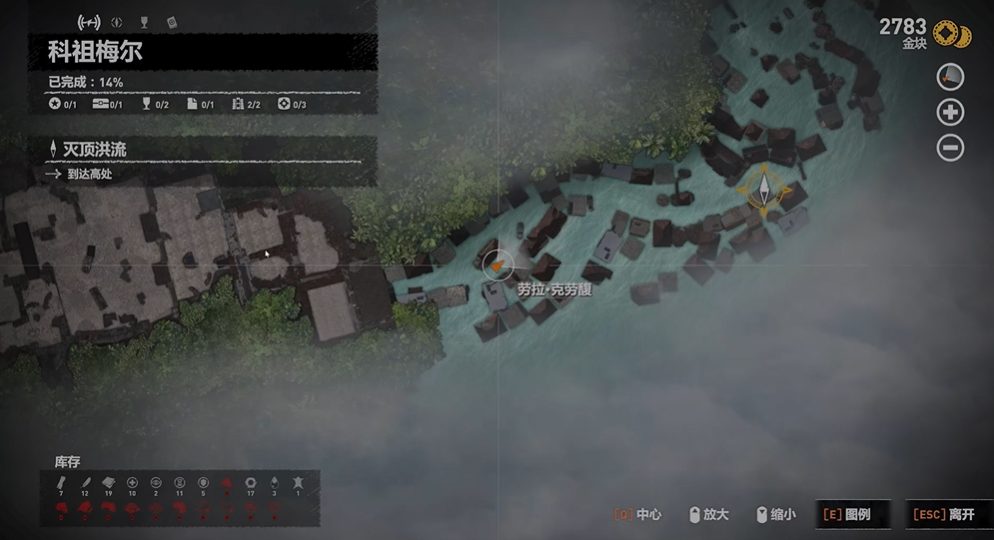994x540 pixels.
Task: Open the document card tab
Action: click(171, 21)
